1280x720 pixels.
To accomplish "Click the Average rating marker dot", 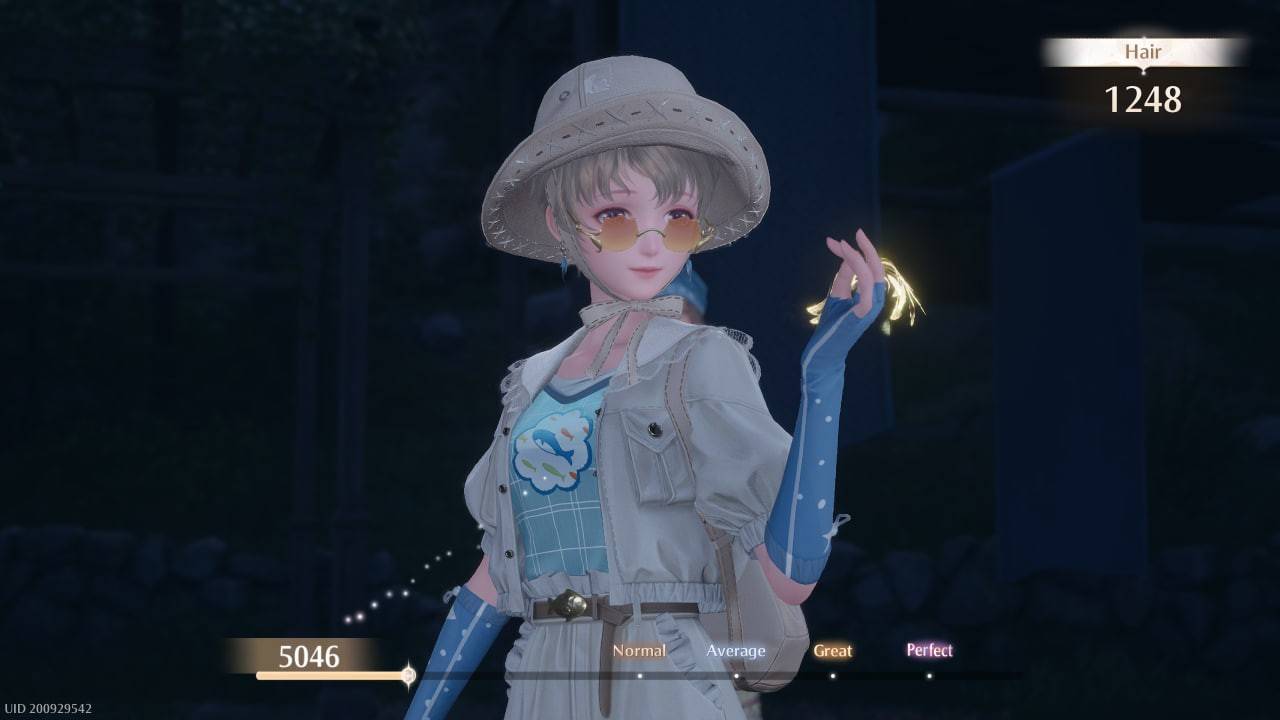I will (737, 676).
